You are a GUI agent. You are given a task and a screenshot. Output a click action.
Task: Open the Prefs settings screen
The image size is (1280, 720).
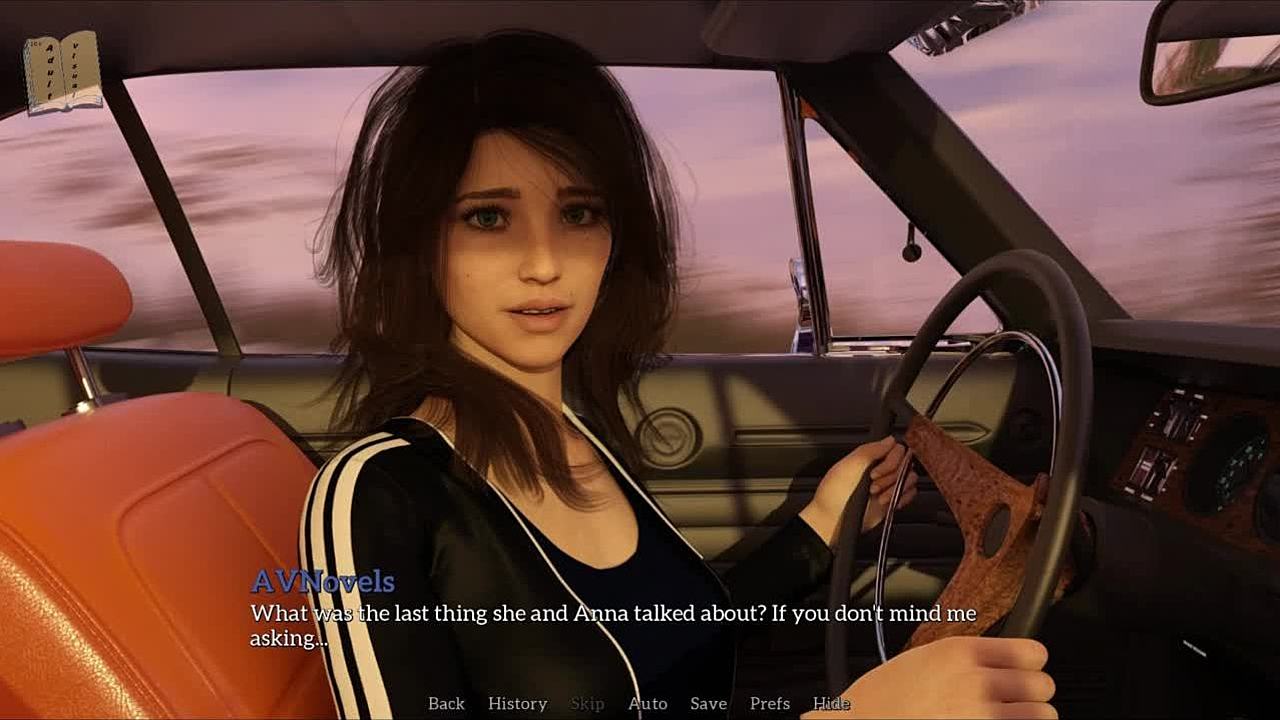(770, 703)
